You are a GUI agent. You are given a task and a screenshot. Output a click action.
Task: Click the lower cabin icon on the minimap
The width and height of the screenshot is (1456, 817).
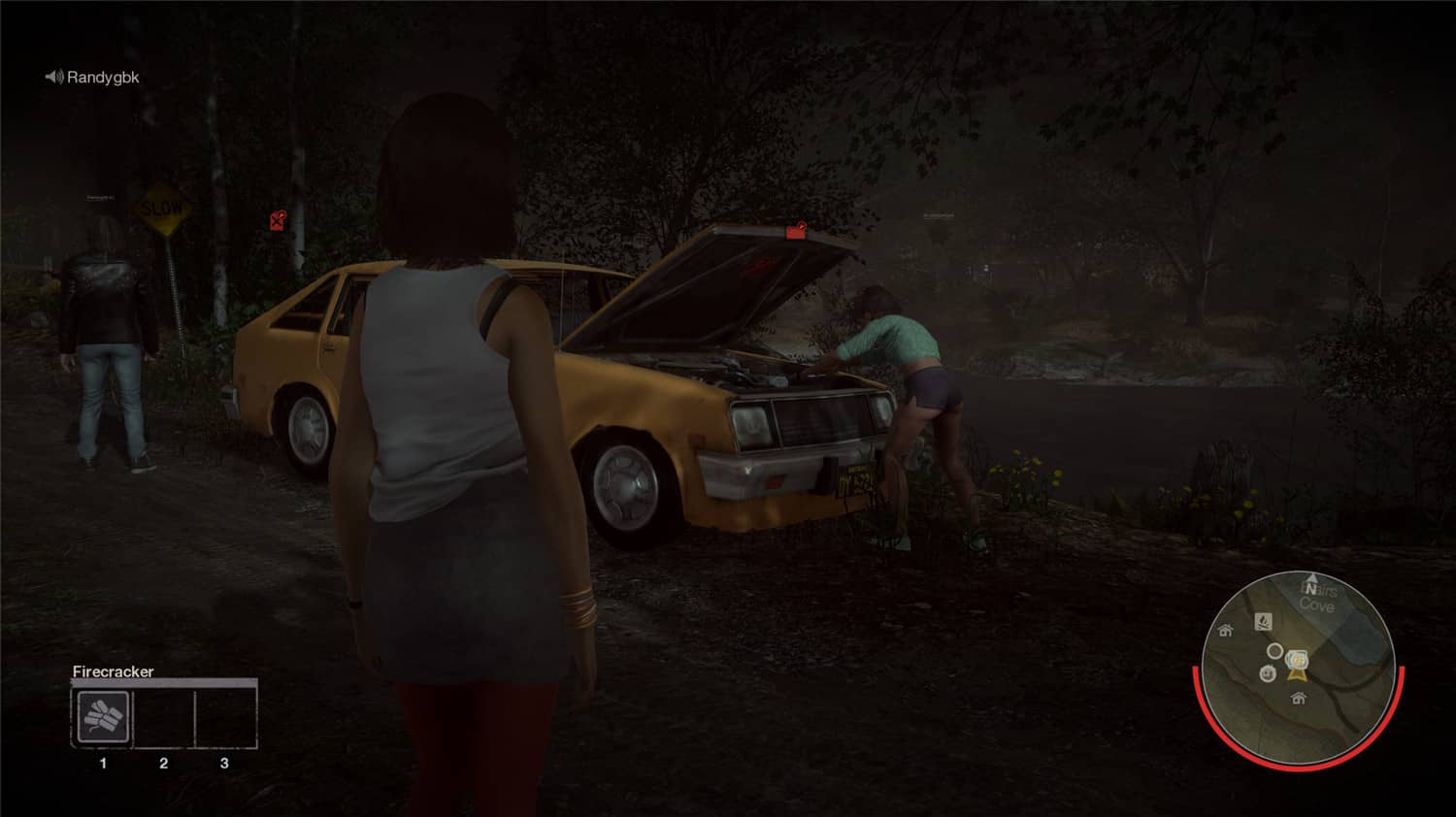(x=1298, y=699)
